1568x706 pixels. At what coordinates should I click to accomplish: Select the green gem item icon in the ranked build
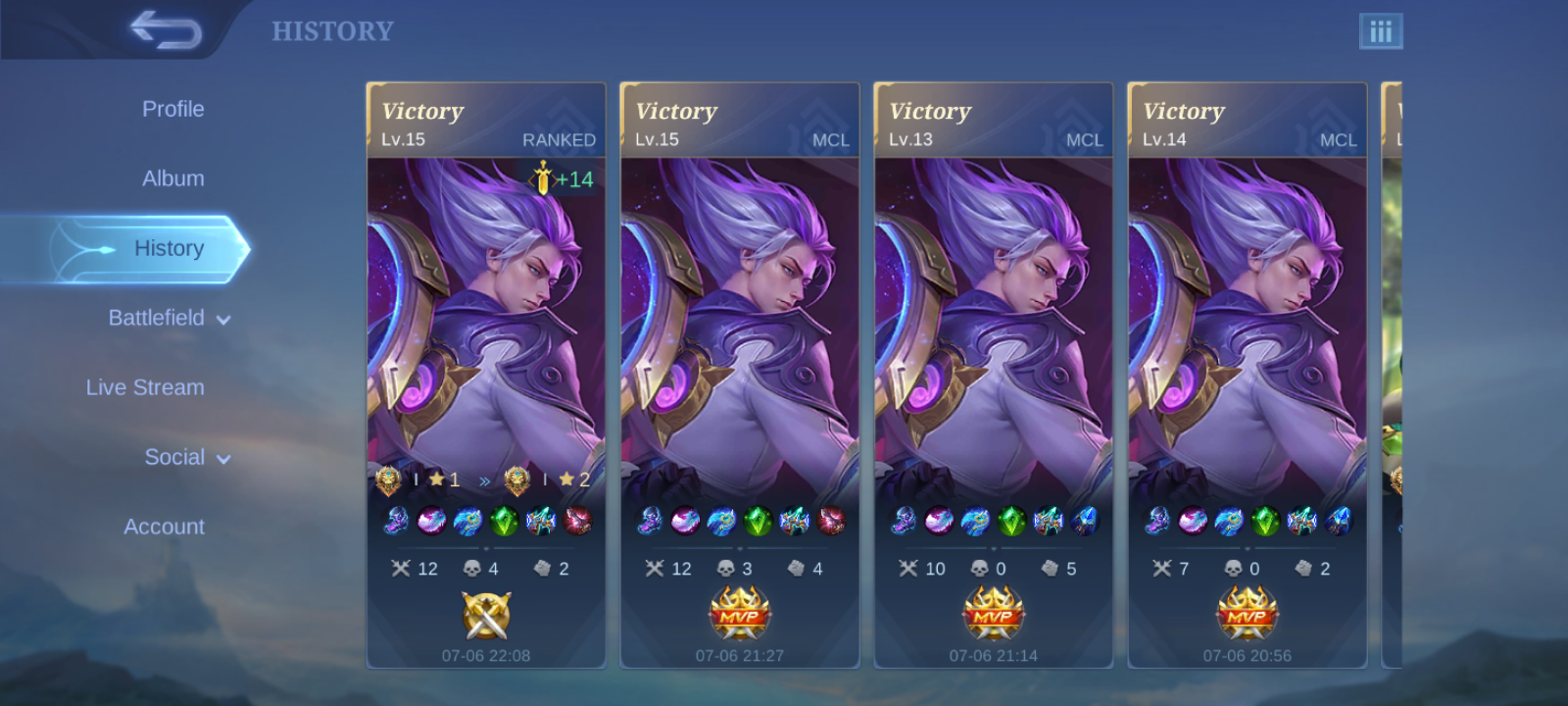[503, 524]
